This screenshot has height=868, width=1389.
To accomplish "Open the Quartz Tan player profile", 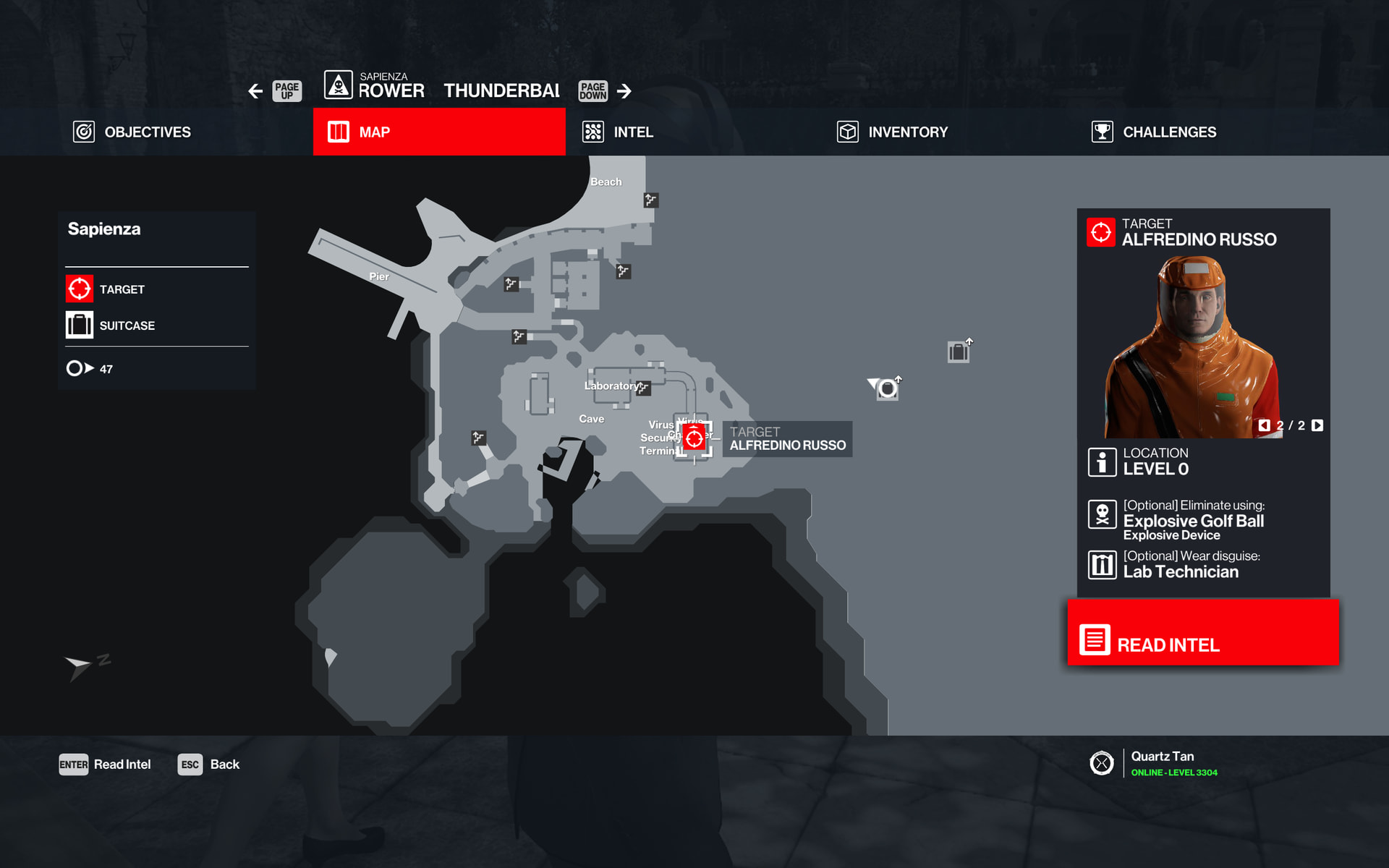I will [x=1162, y=763].
